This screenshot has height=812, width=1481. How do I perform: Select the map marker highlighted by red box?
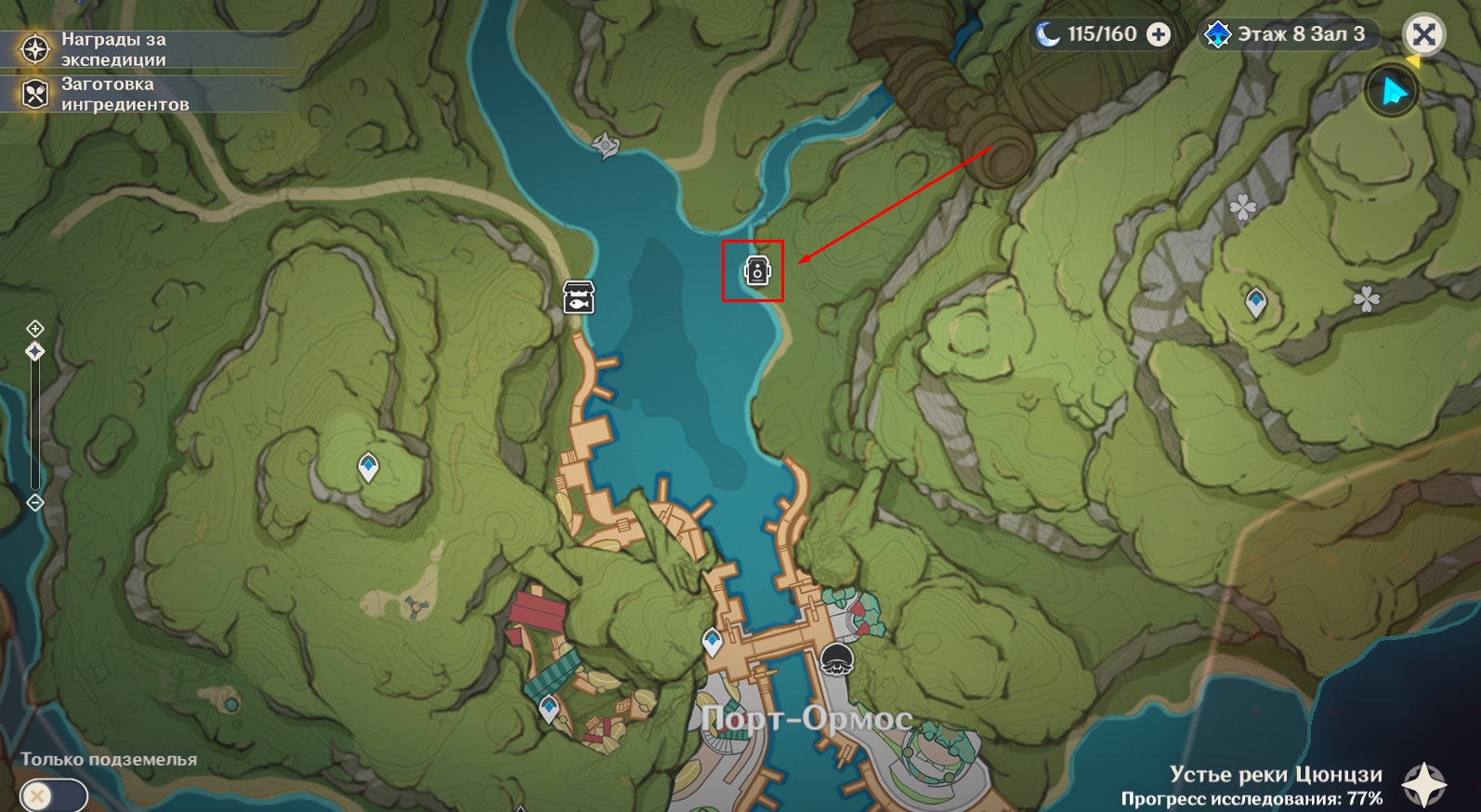[757, 271]
